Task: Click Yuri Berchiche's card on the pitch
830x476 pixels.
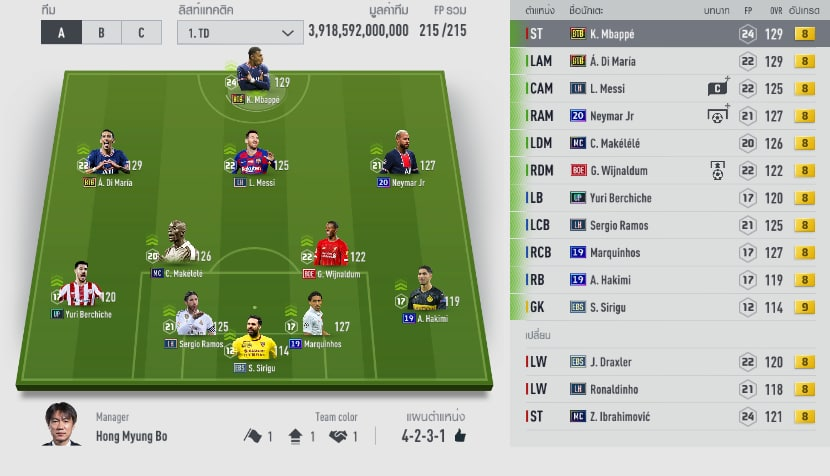Action: (x=81, y=289)
